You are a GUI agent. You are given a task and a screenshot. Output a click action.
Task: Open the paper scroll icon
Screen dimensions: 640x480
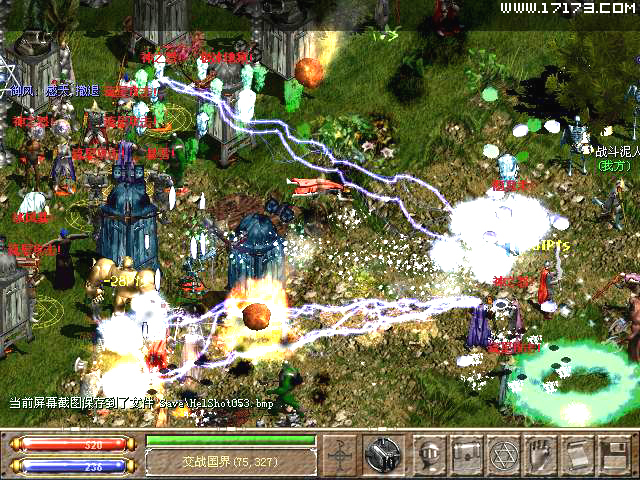[x=577, y=455]
